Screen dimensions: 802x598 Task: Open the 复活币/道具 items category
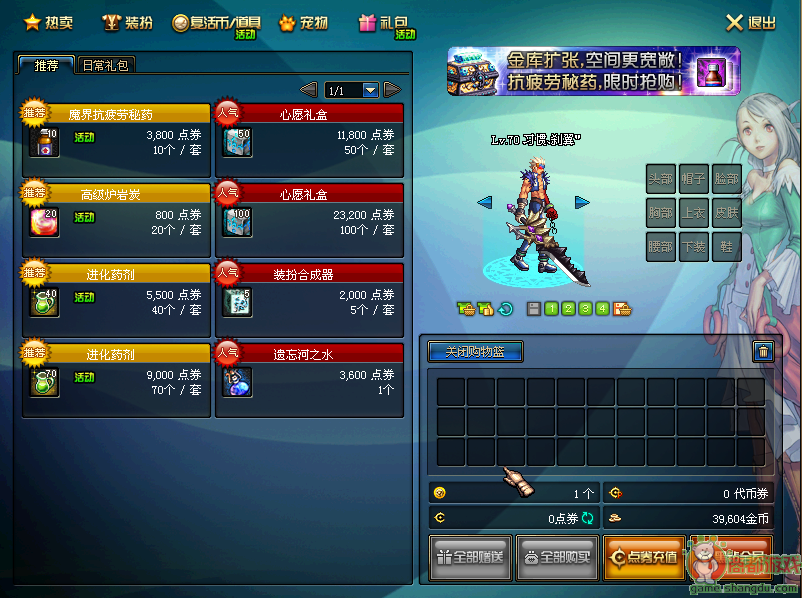tap(216, 23)
